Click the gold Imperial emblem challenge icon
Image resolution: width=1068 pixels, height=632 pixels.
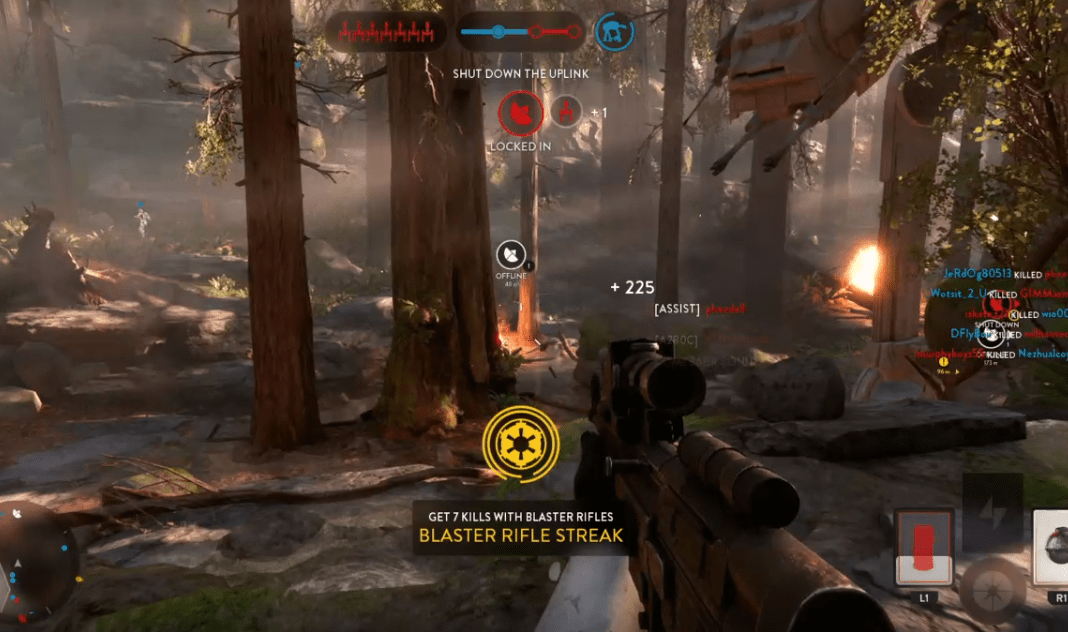[x=520, y=441]
